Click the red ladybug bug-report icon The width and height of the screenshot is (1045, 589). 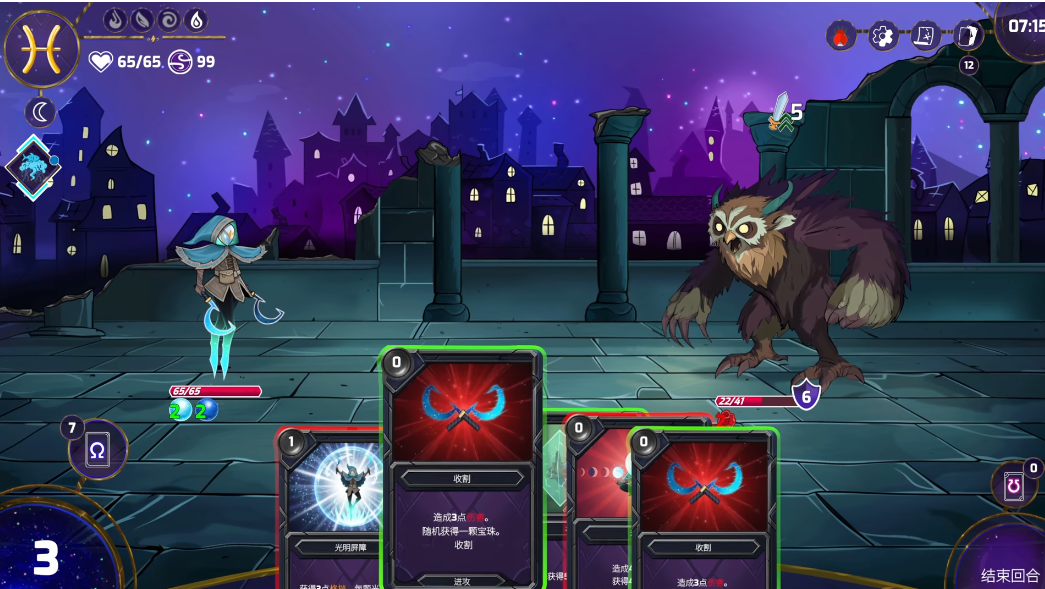pos(841,37)
